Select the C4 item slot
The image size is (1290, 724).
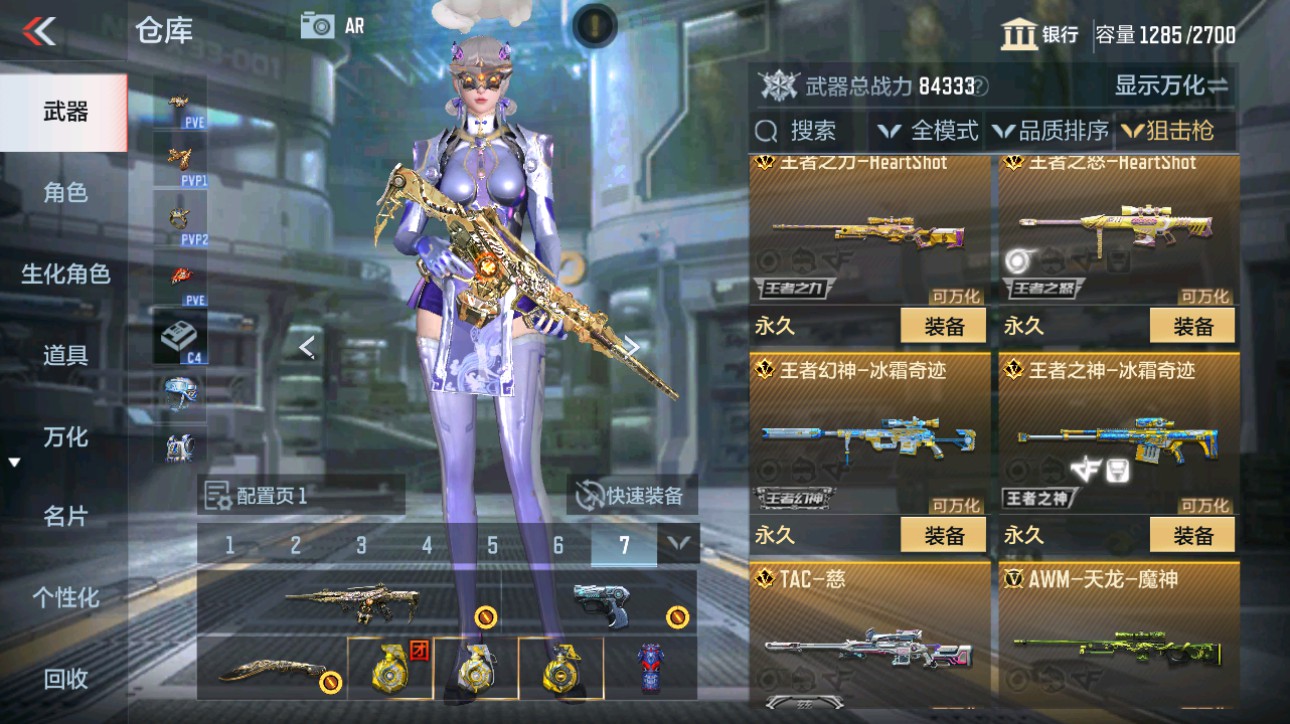point(178,330)
